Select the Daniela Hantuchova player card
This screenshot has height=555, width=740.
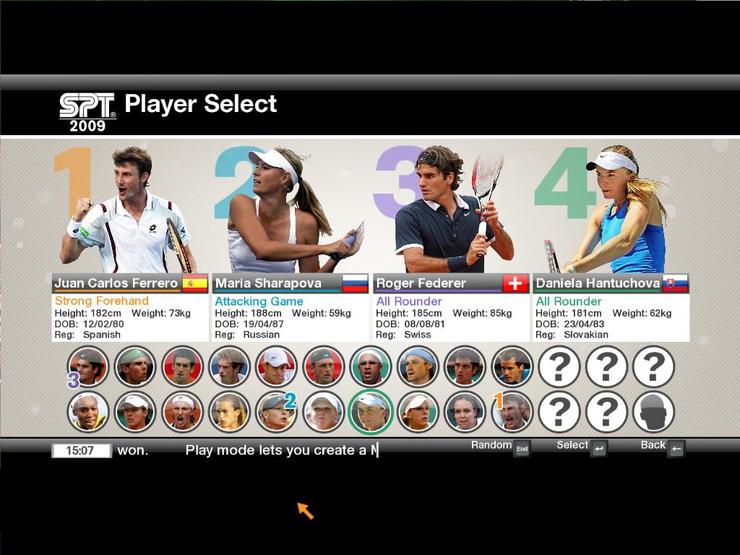(x=610, y=283)
